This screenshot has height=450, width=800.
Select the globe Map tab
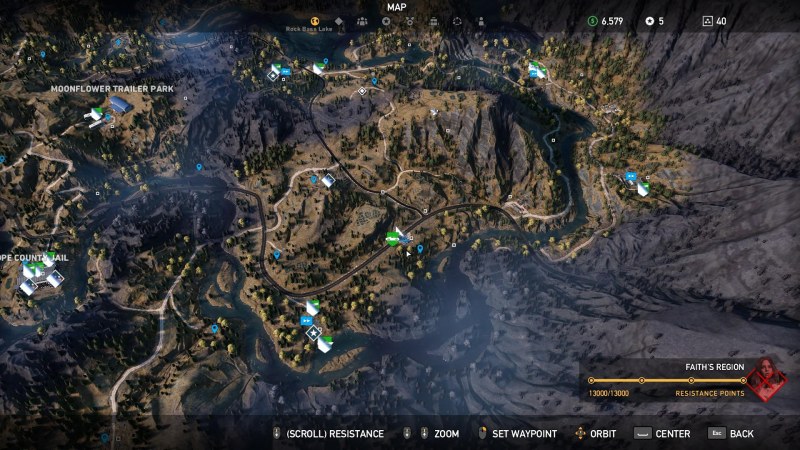click(x=314, y=20)
